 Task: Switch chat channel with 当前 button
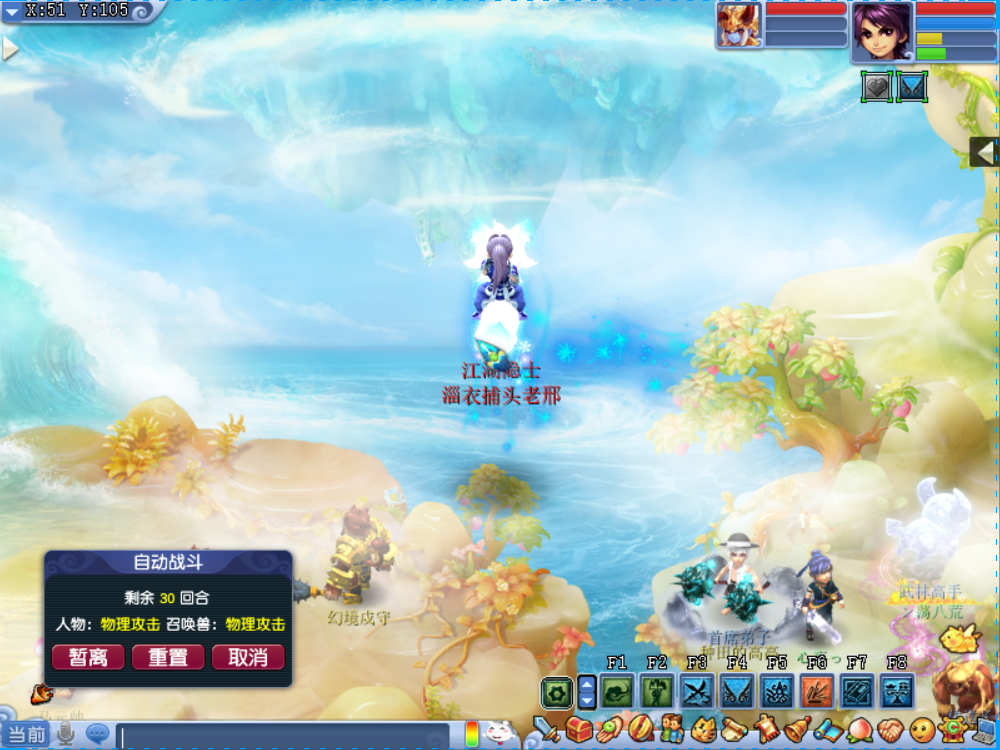click(26, 735)
